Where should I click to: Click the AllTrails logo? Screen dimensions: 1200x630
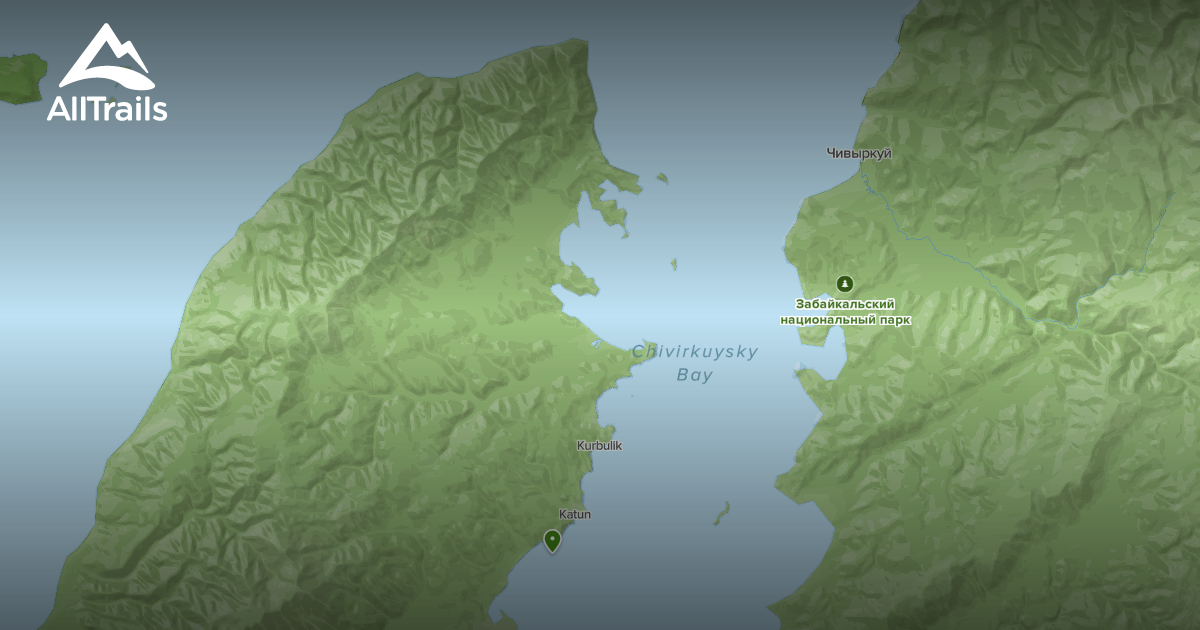[106, 73]
